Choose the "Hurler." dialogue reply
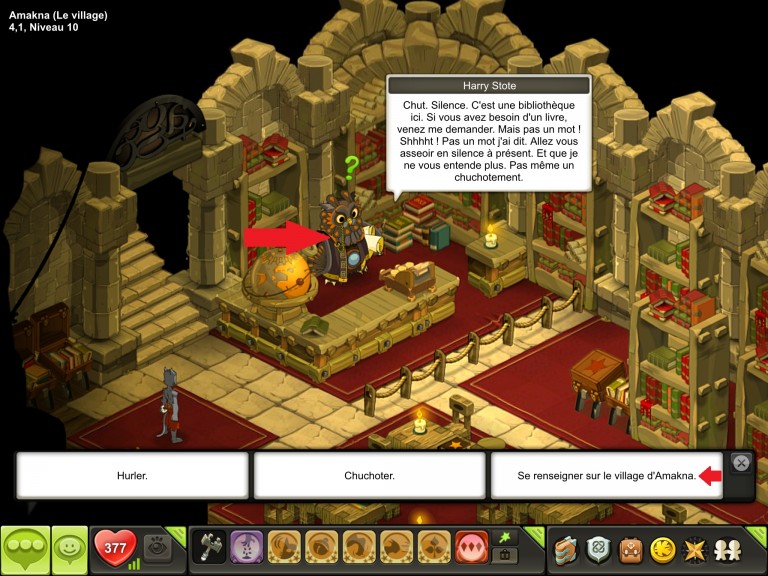 point(132,475)
